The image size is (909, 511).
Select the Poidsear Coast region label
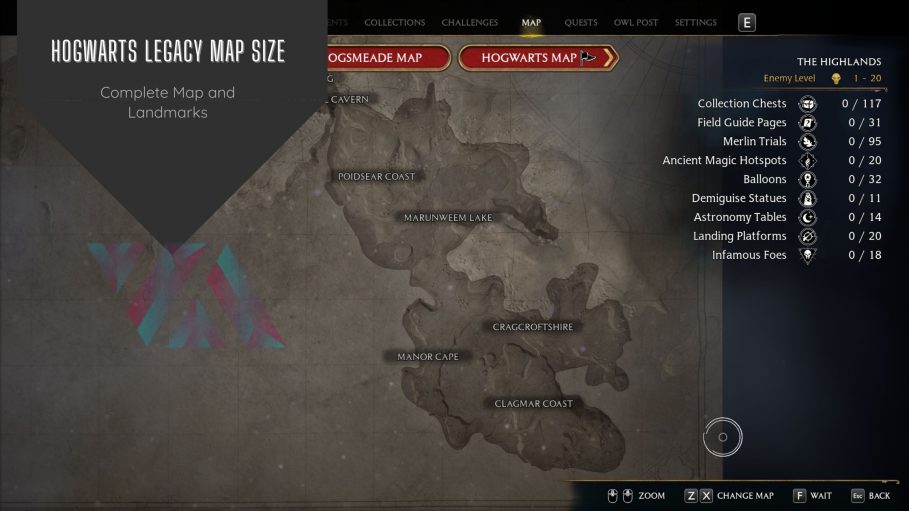(x=376, y=176)
